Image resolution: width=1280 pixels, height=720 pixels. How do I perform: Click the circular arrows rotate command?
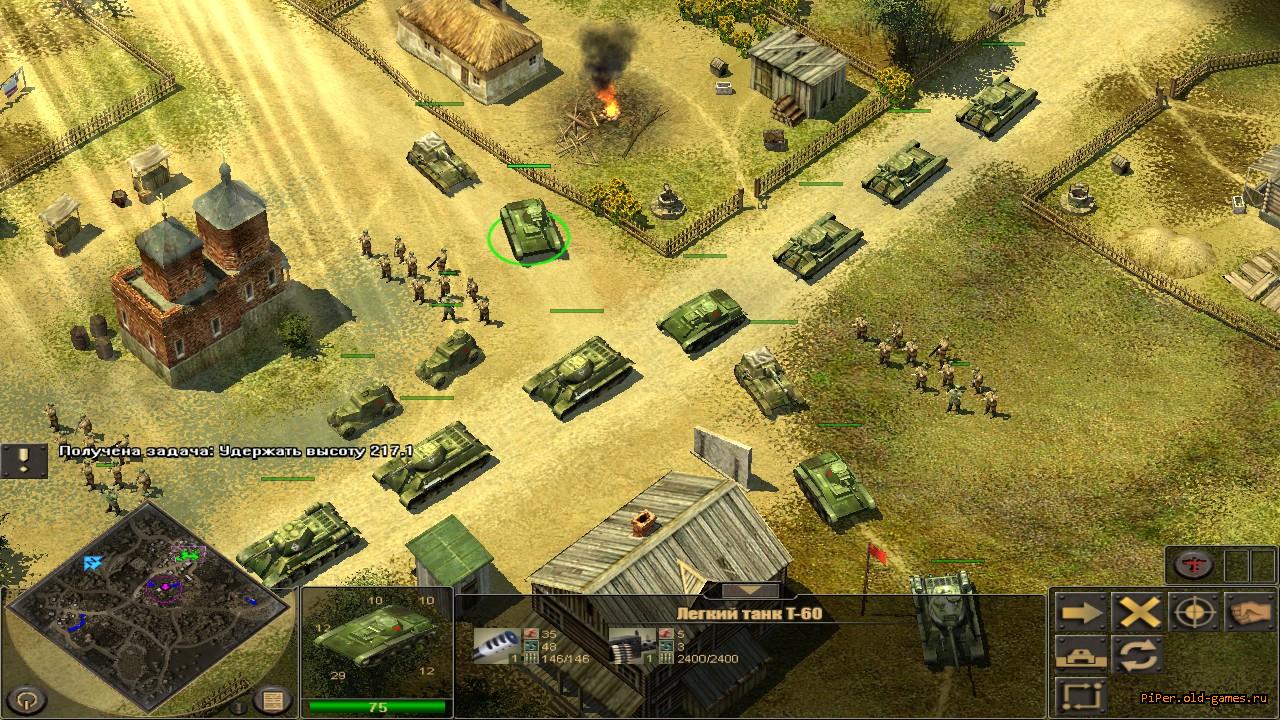[1138, 655]
